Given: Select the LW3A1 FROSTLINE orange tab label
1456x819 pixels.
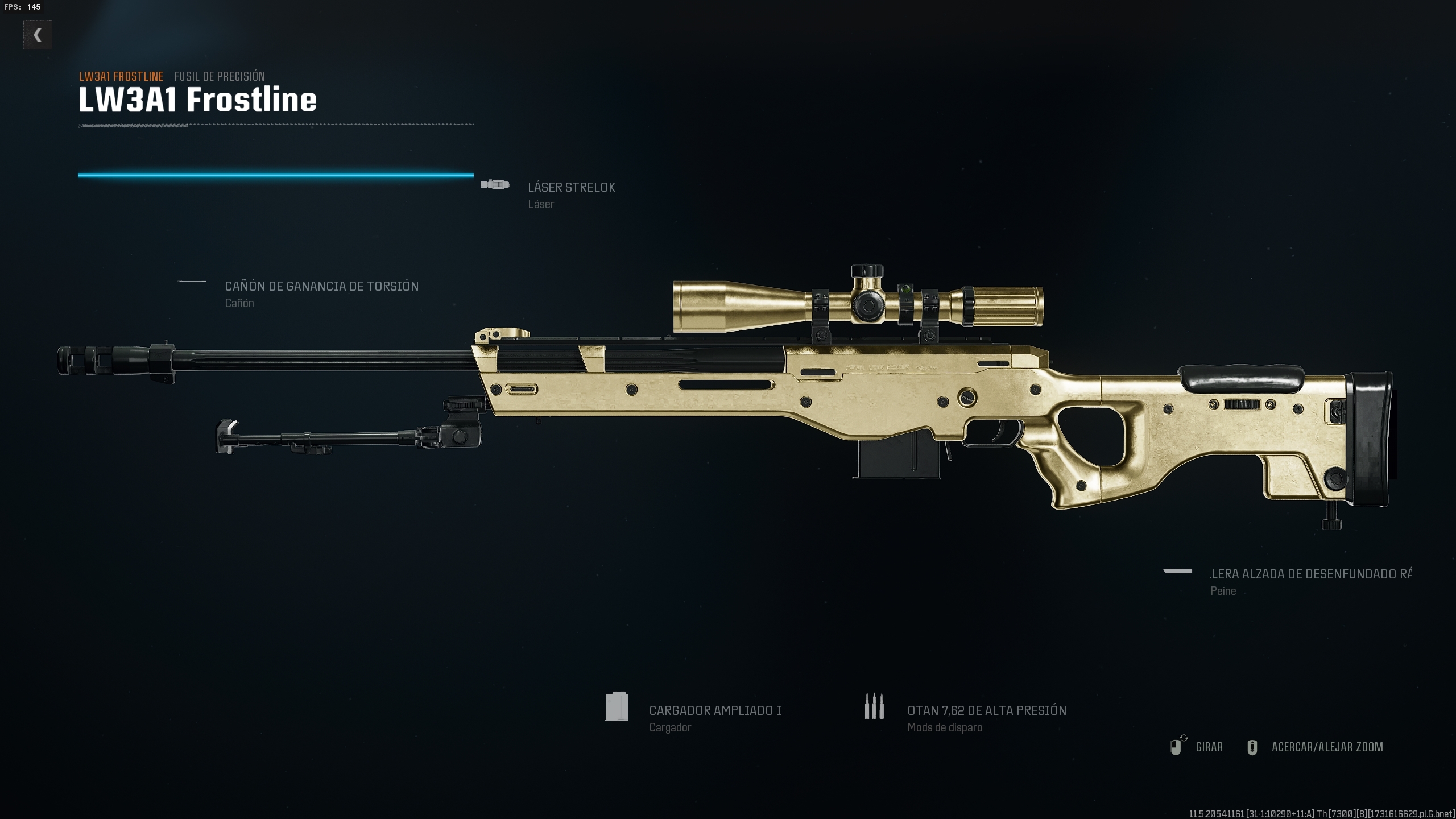Looking at the screenshot, I should (x=121, y=76).
